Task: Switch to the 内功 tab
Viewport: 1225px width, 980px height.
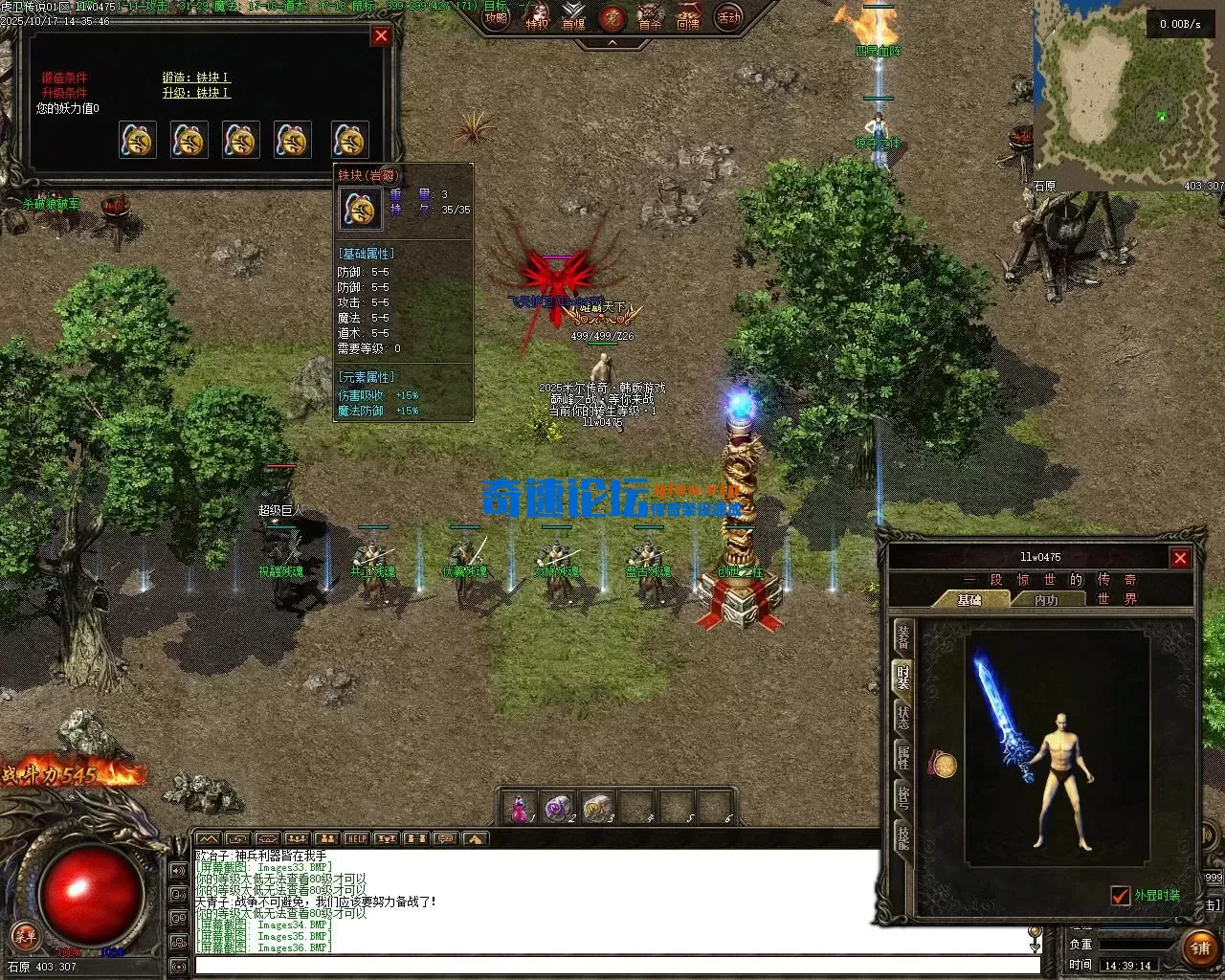Action: coord(1046,599)
